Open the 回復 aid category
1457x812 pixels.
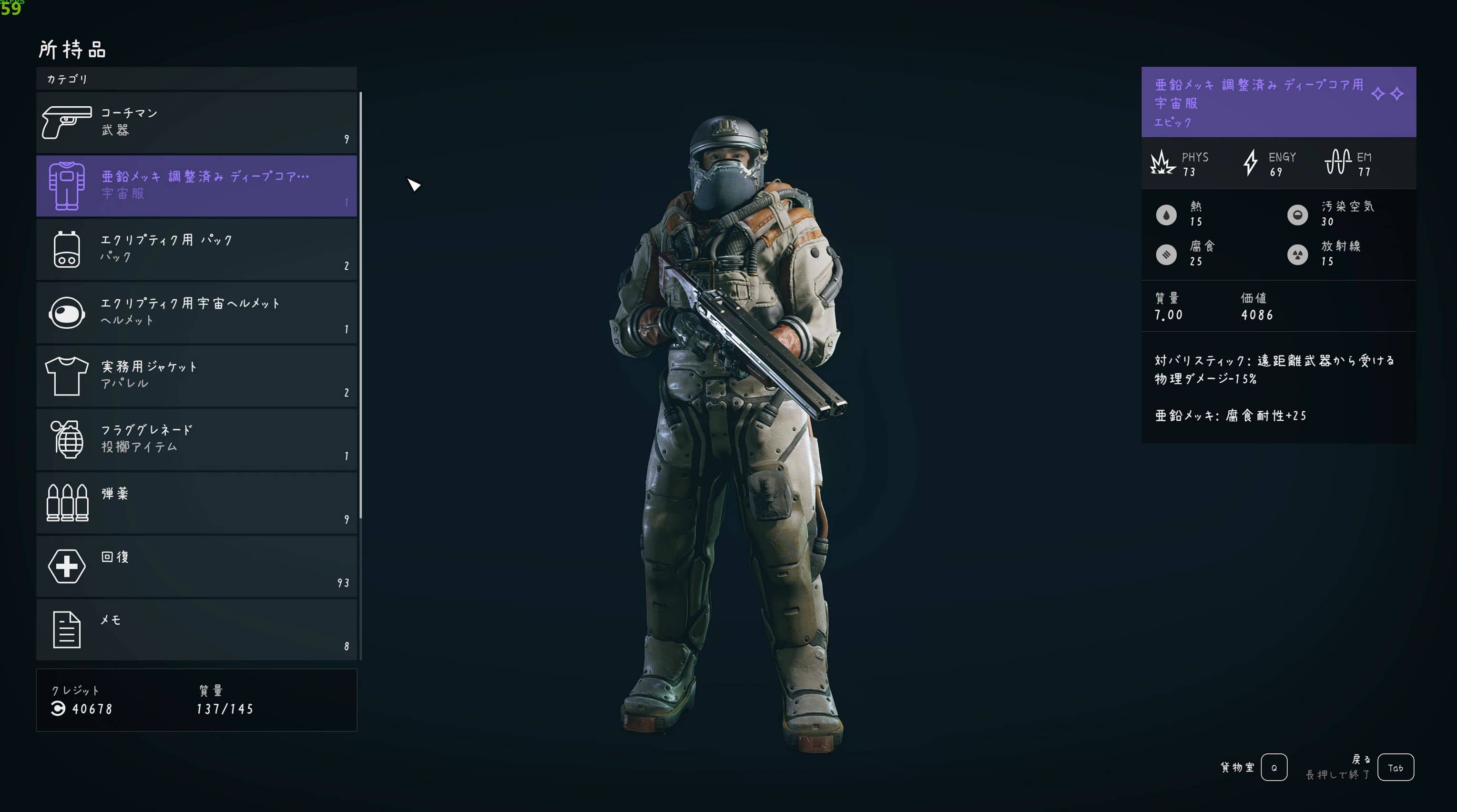coord(196,566)
